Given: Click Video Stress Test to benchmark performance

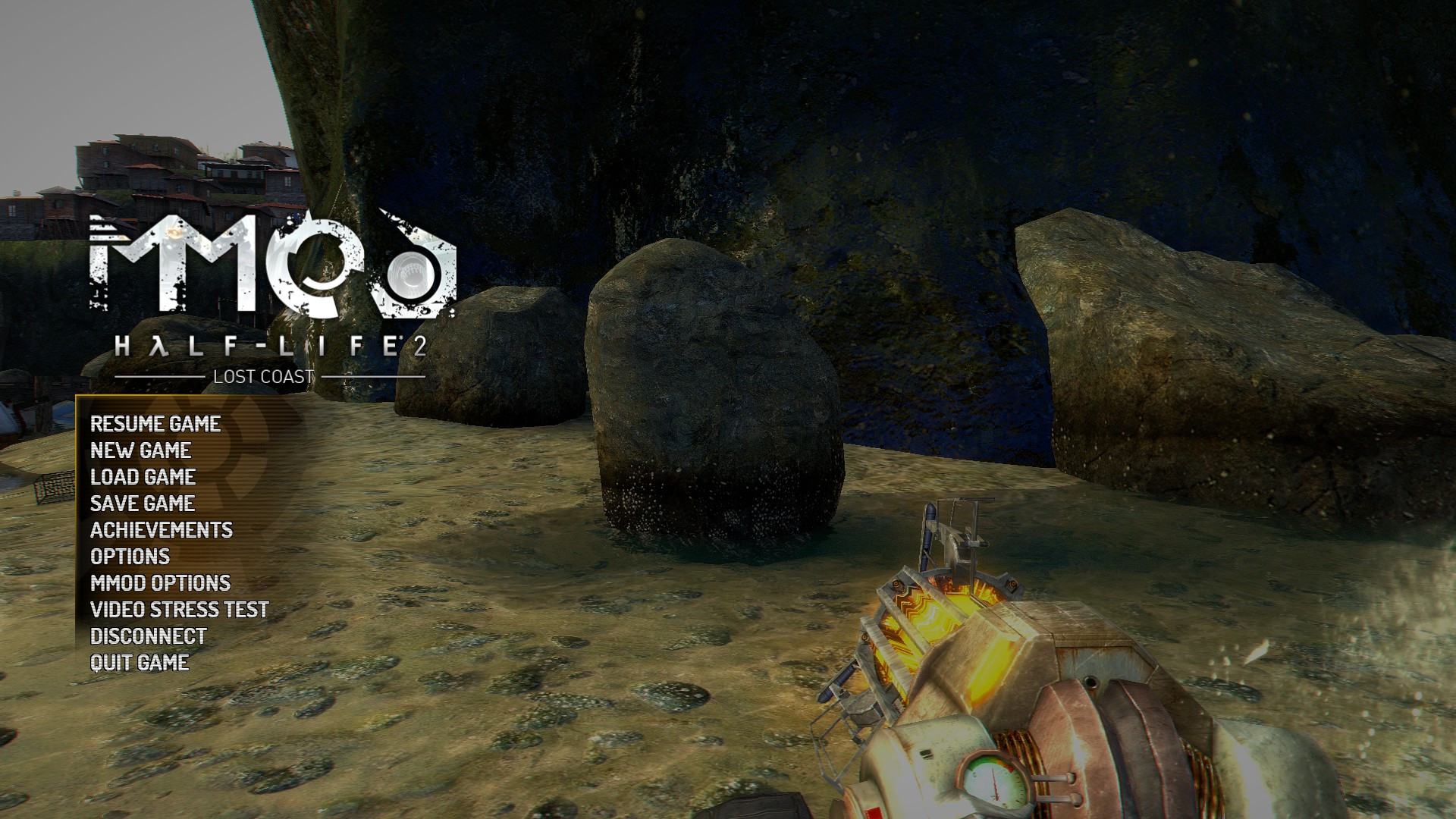Looking at the screenshot, I should (x=179, y=610).
